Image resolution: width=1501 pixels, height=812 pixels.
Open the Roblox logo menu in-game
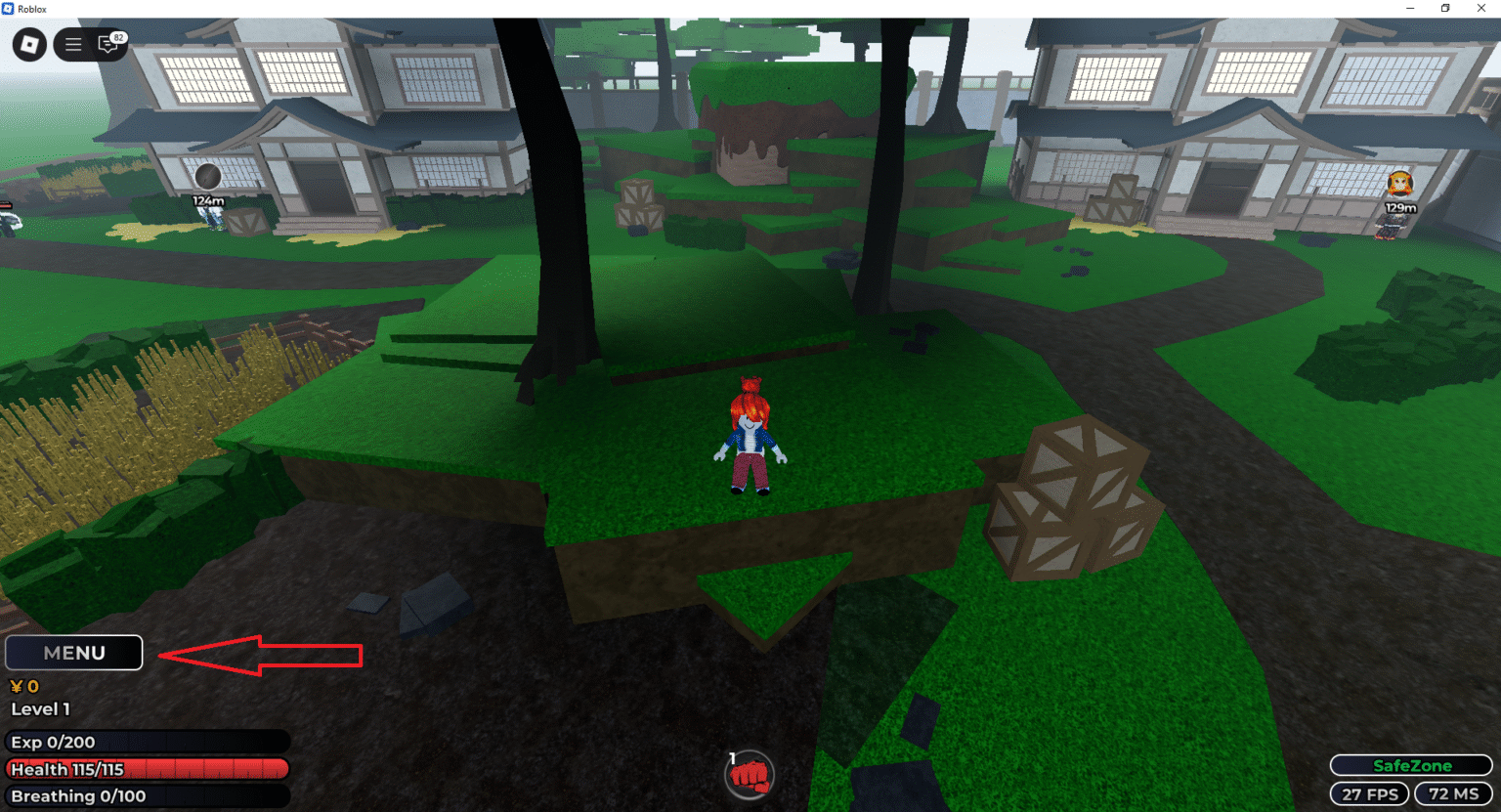(28, 44)
